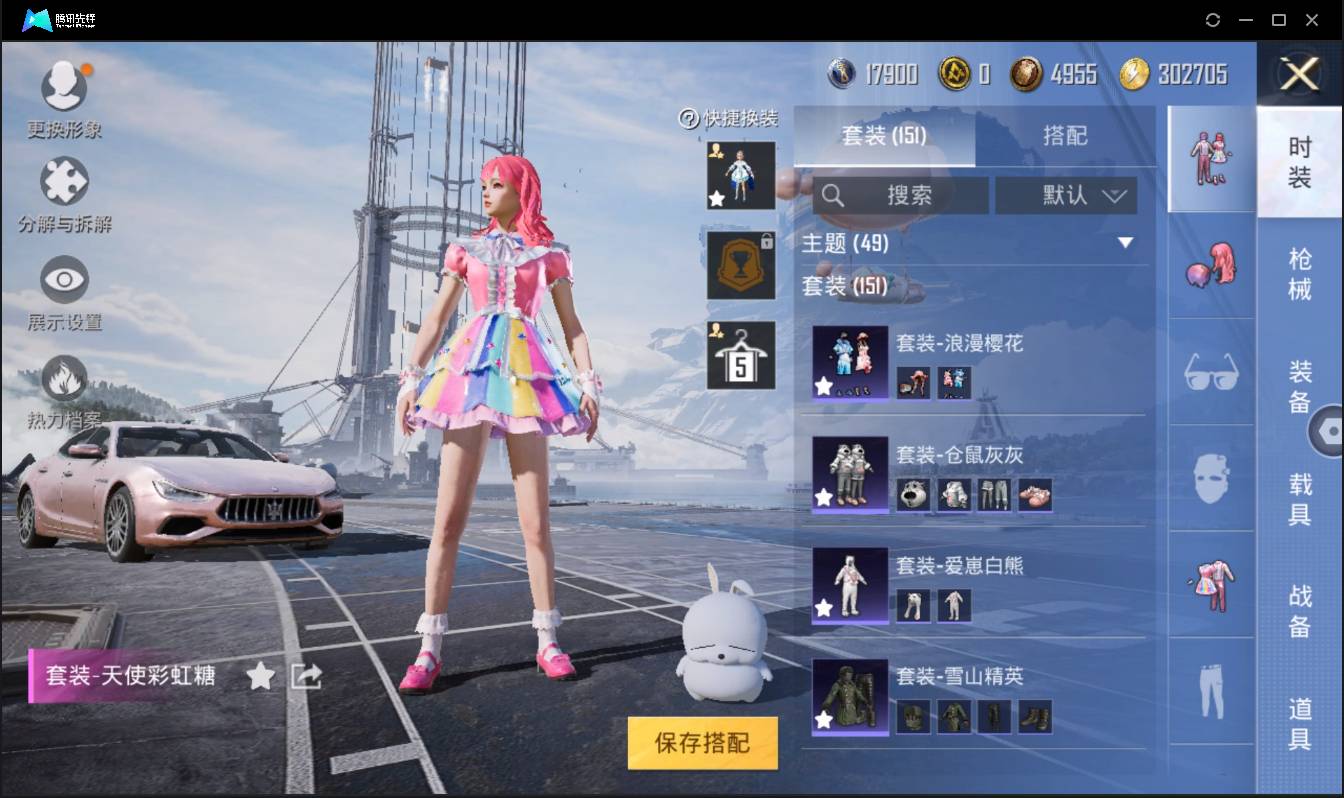1344x798 pixels.
Task: Expand the 主题 (49) section
Action: [1125, 243]
